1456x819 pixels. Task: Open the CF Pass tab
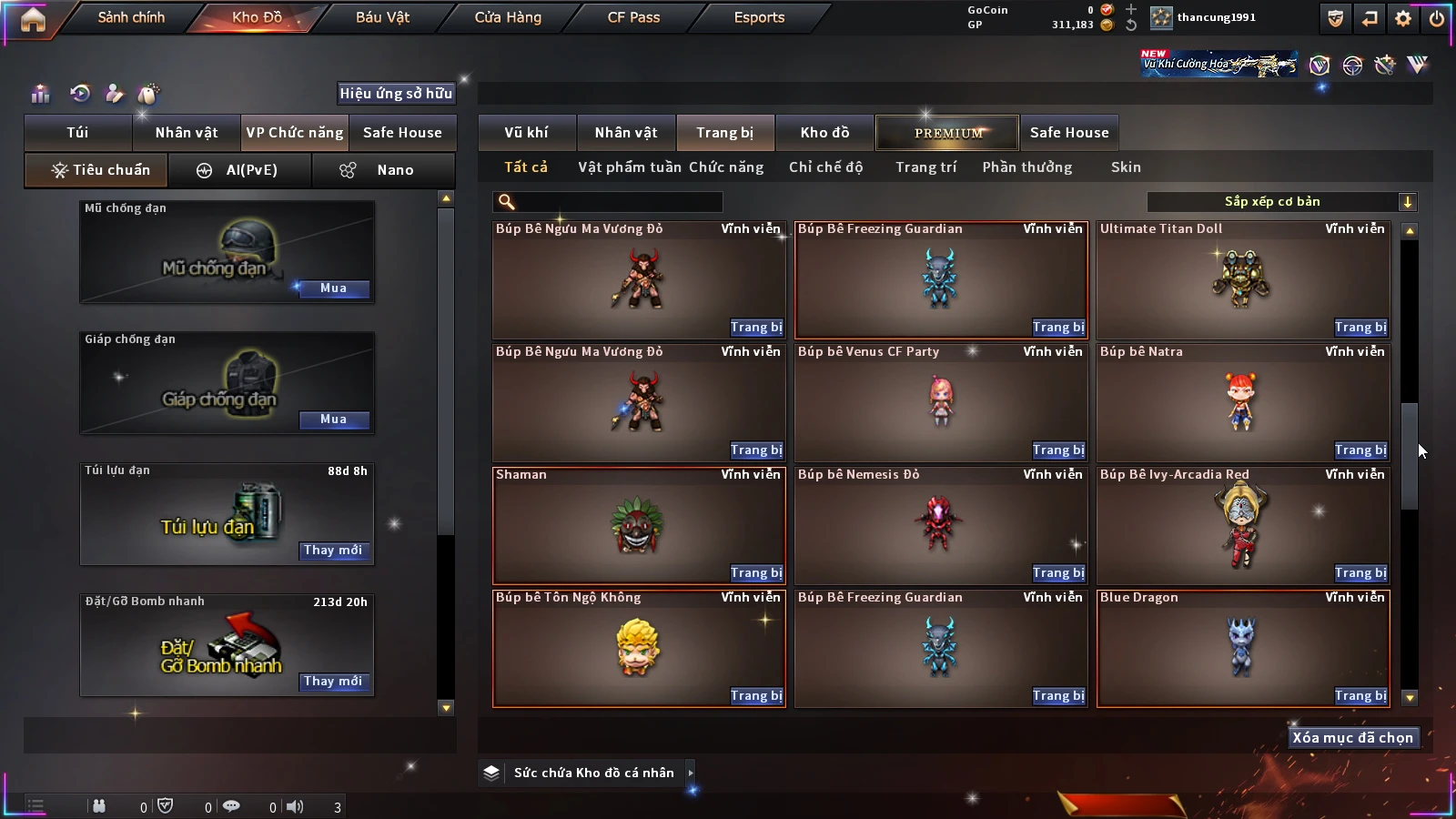coord(633,17)
